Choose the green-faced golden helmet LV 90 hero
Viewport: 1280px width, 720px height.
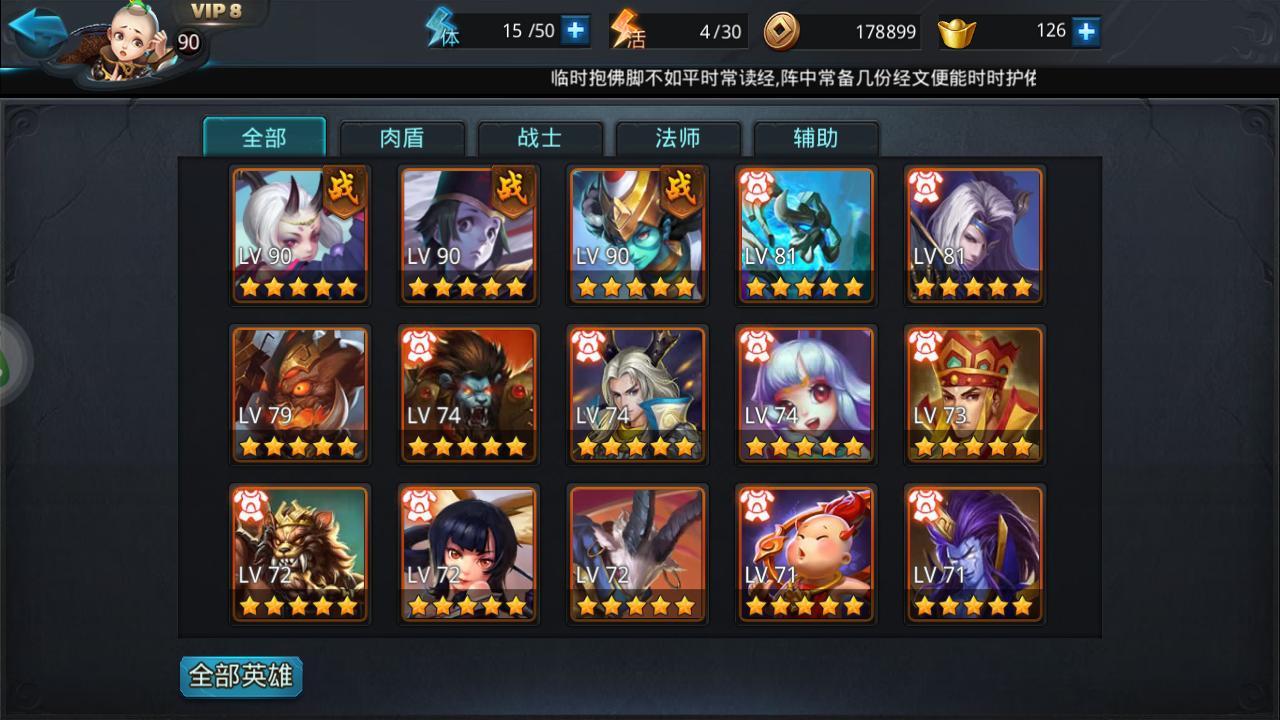(637, 235)
